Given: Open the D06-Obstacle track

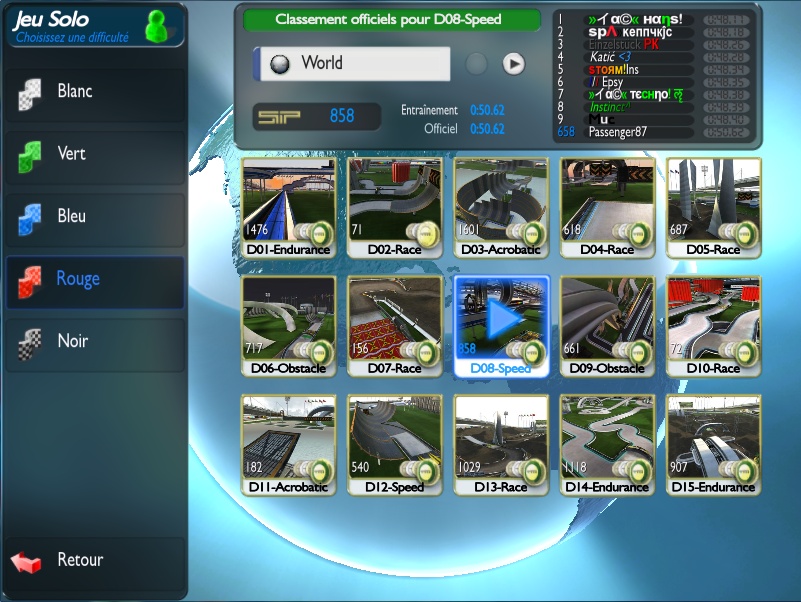Looking at the screenshot, I should pyautogui.click(x=287, y=319).
